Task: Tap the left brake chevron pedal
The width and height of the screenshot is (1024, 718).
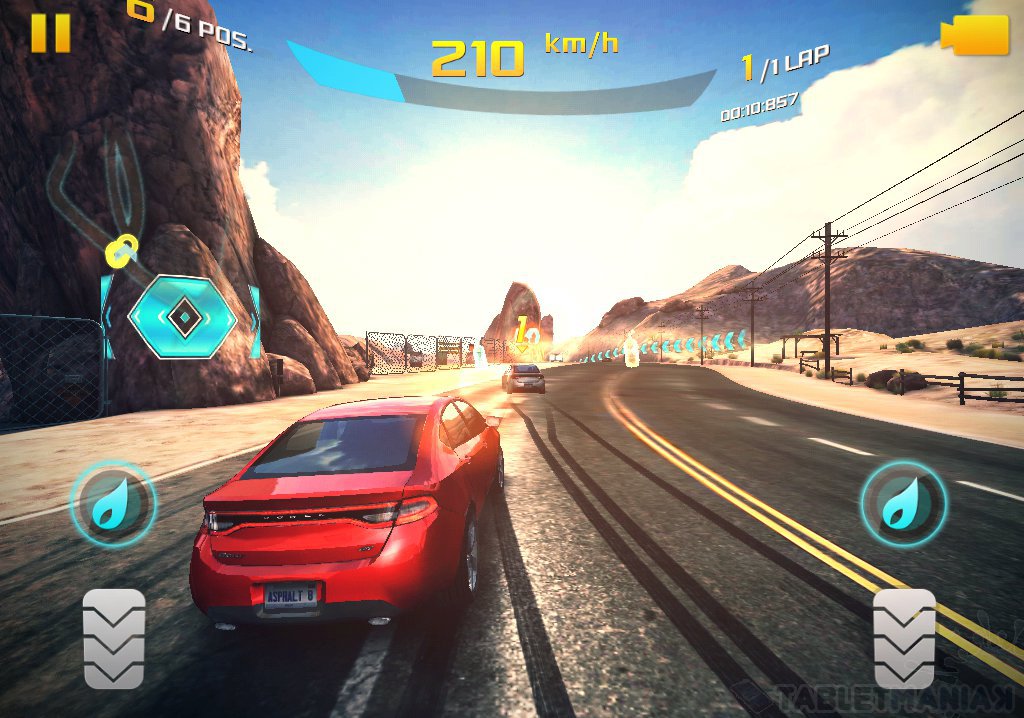Action: tap(114, 638)
